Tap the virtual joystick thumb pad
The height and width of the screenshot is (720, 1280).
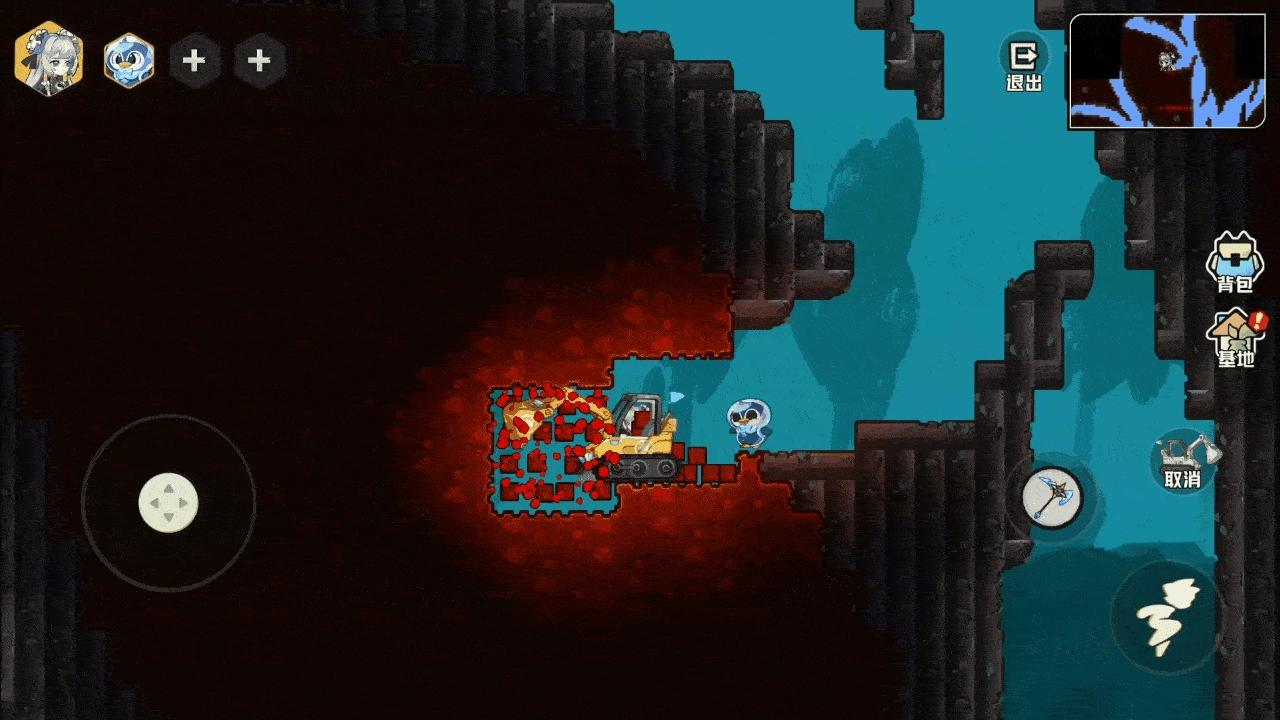(x=168, y=502)
